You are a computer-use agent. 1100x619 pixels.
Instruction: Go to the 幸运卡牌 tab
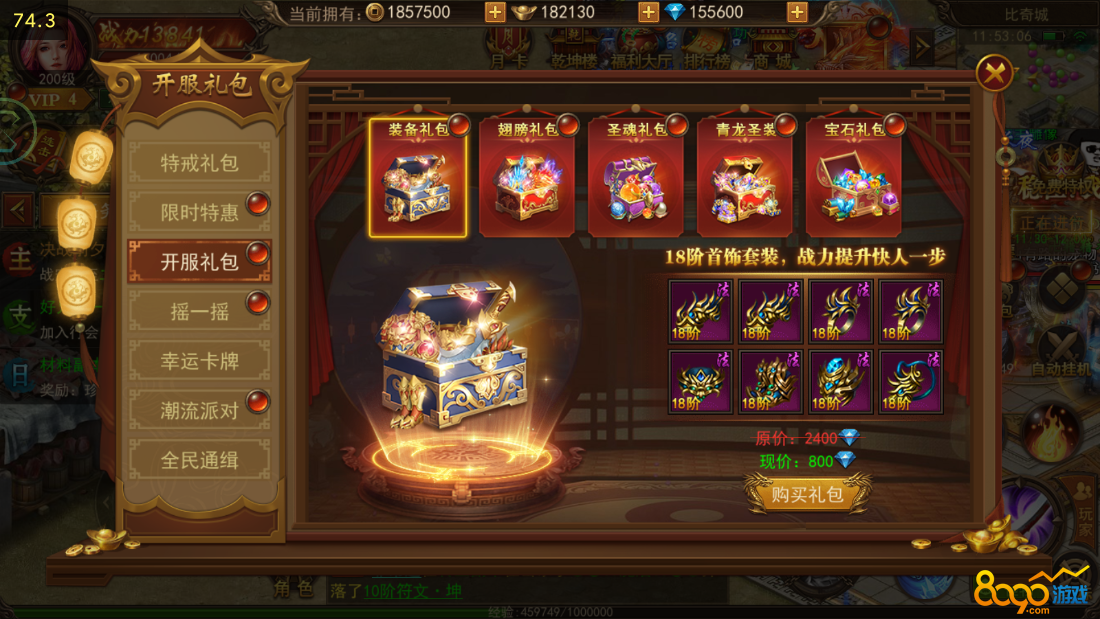click(200, 361)
